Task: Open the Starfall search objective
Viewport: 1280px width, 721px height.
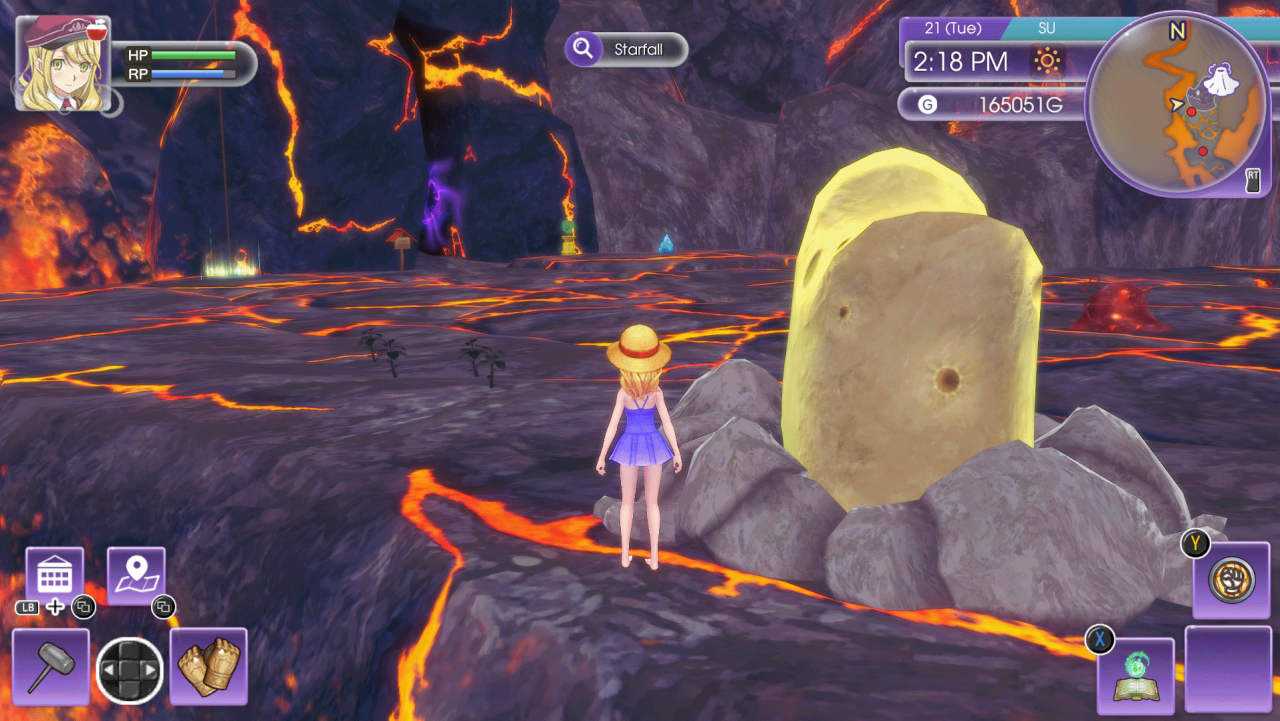Action: point(627,49)
